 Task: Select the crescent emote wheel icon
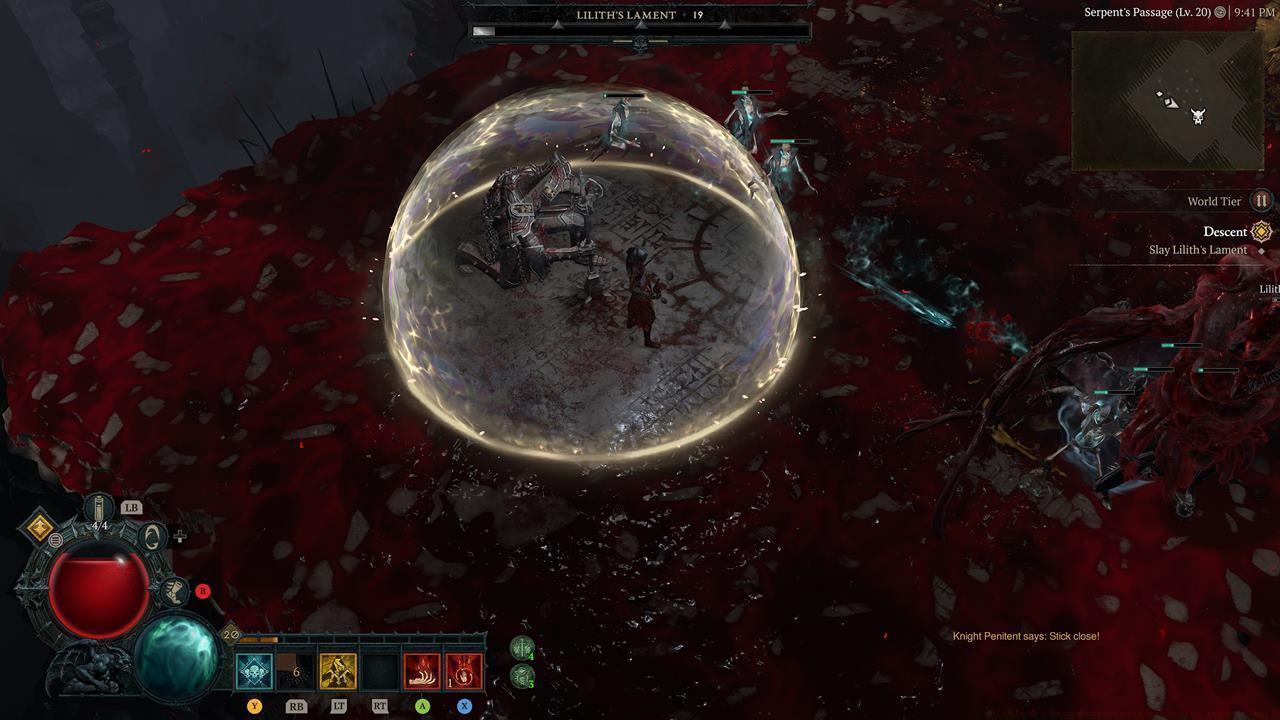coord(151,536)
